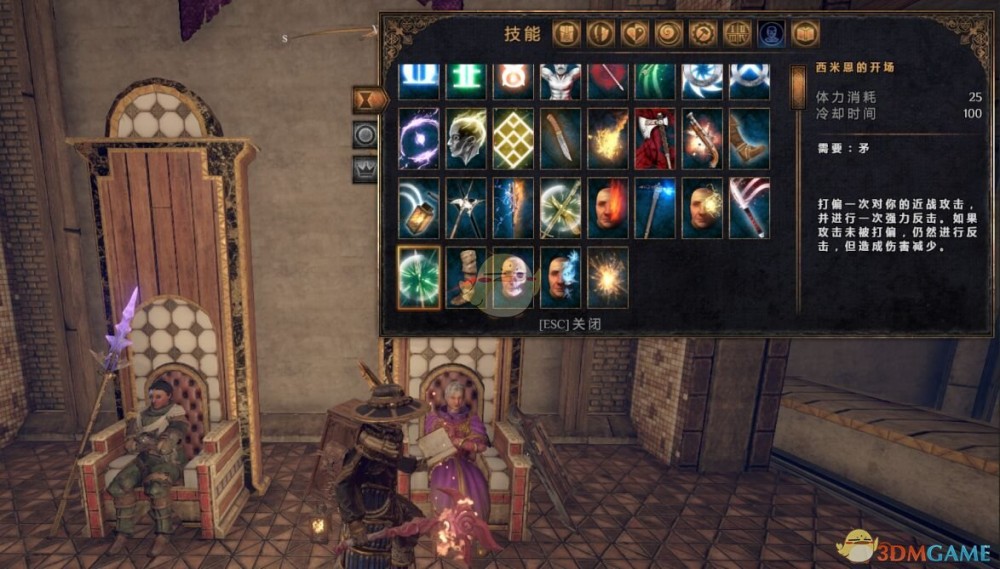Pick the dagger skill icon
The height and width of the screenshot is (569, 1000).
tap(561, 138)
